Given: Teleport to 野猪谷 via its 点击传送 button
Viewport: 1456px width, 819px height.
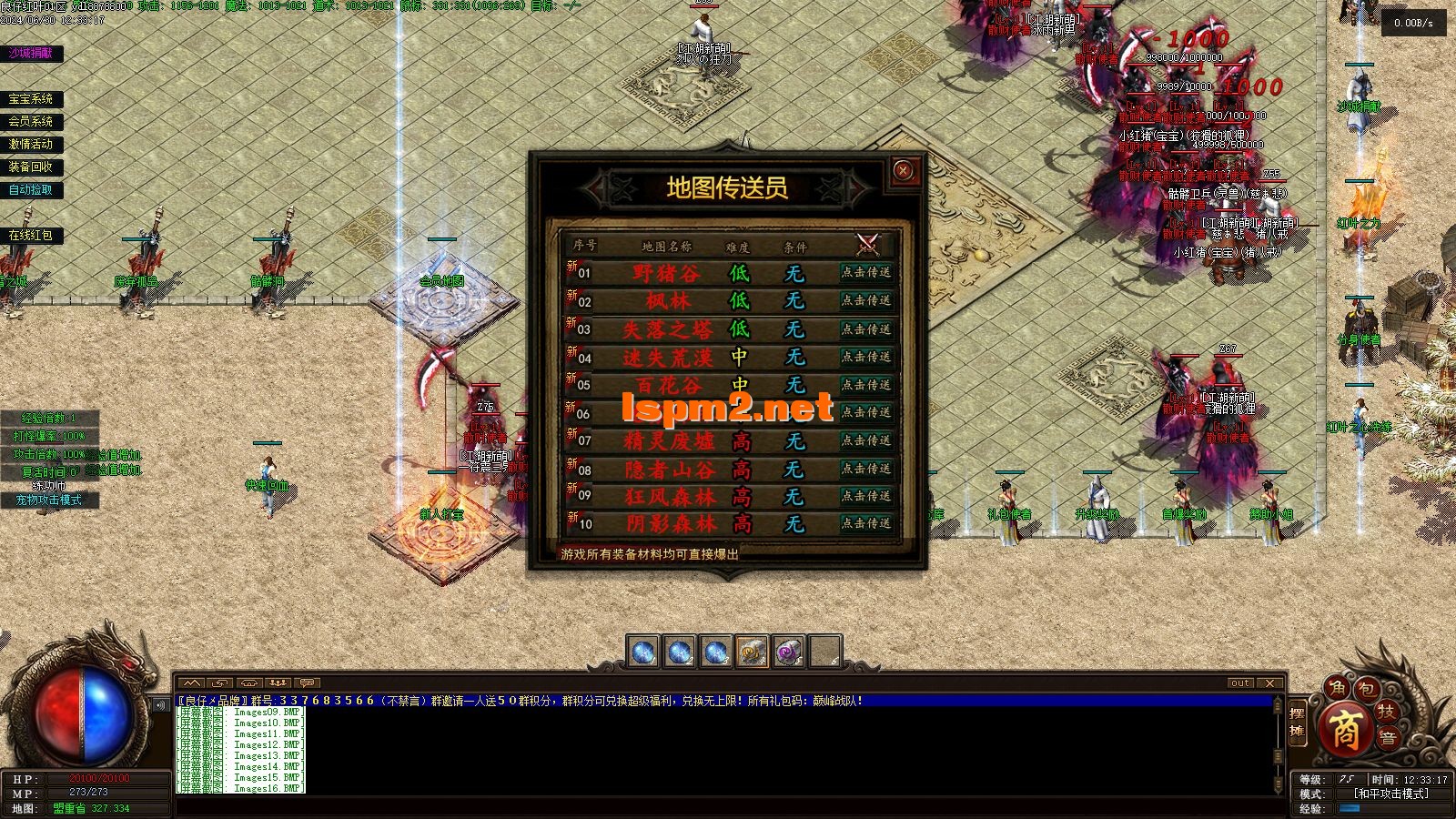Looking at the screenshot, I should (865, 272).
